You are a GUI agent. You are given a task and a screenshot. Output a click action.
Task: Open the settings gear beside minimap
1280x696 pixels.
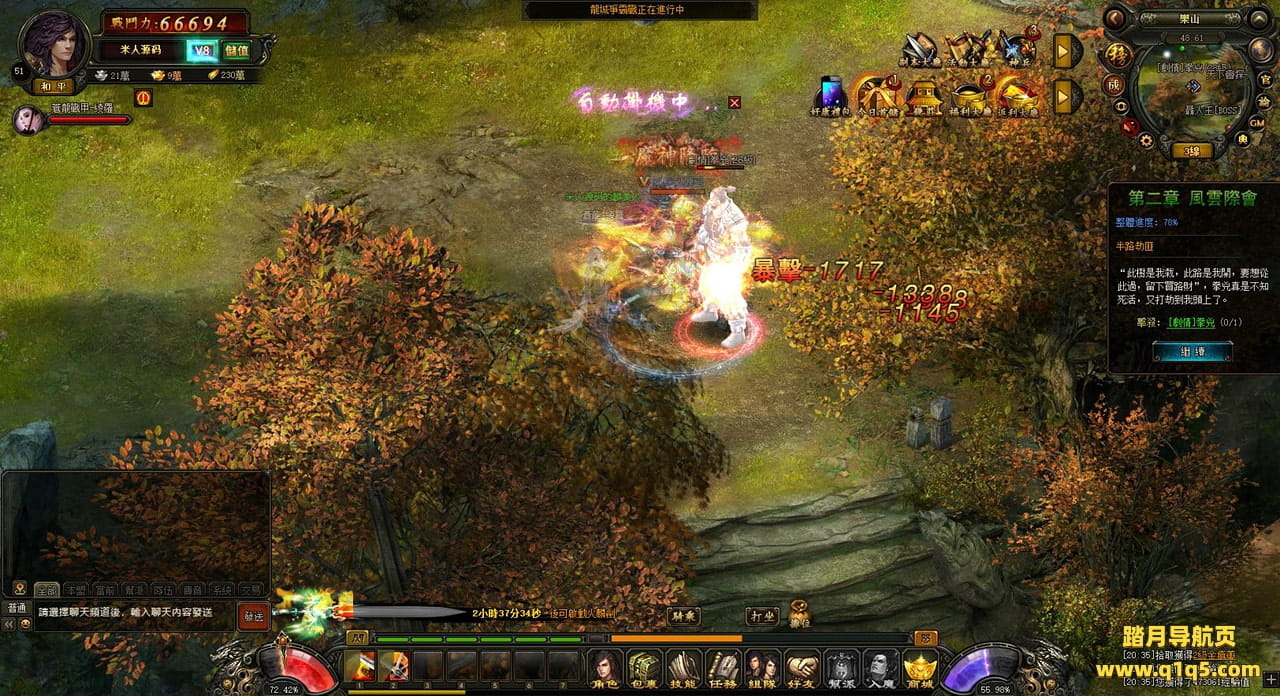click(1146, 140)
